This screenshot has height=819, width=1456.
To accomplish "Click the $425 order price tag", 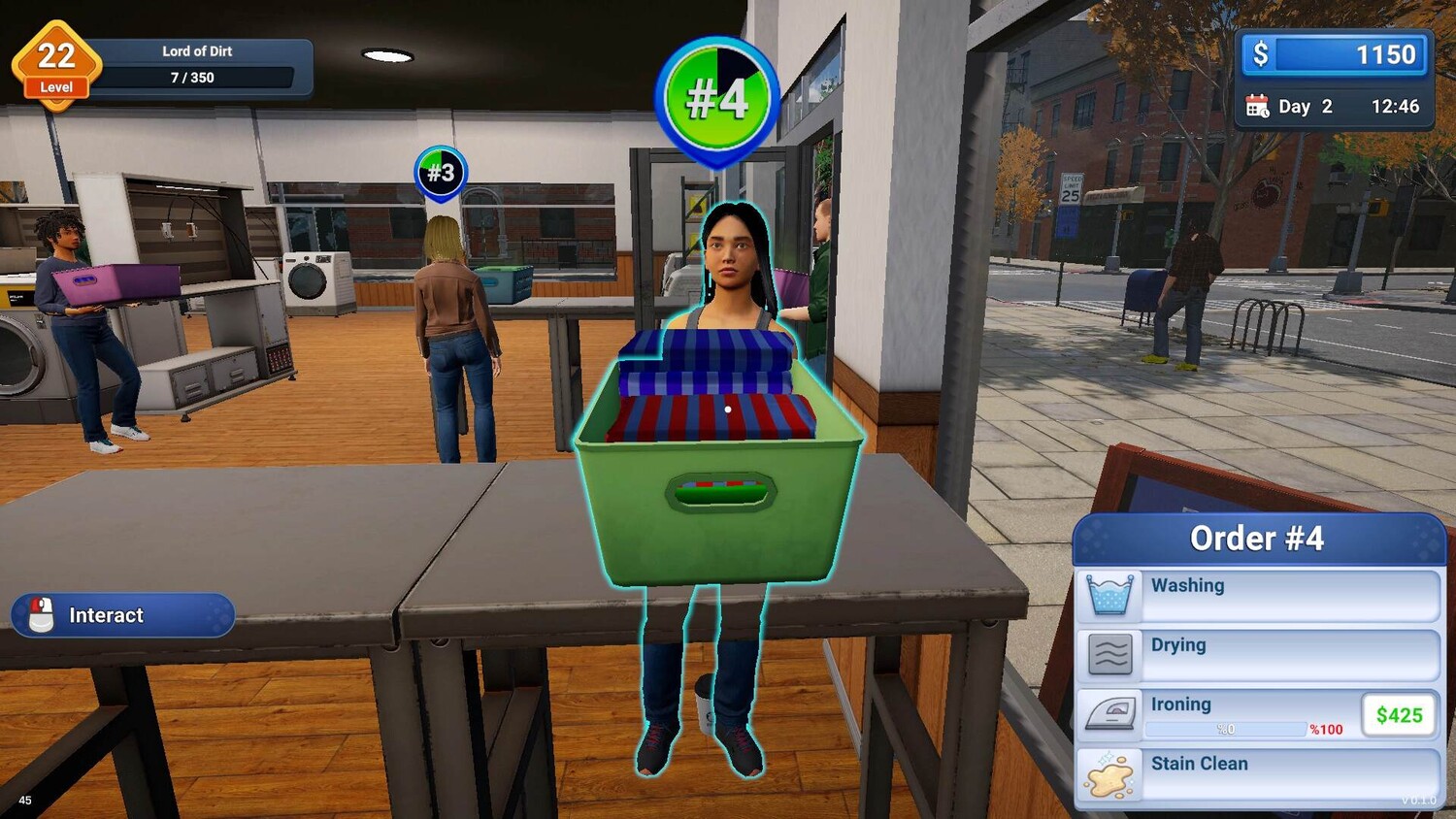I will tap(1399, 715).
